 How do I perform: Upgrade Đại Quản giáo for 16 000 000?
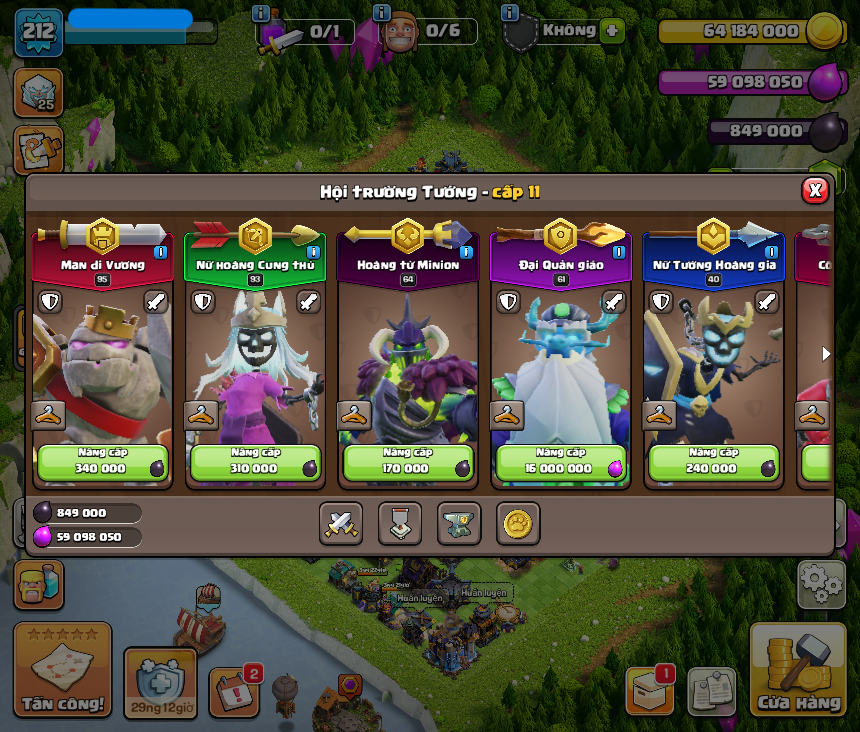[560, 462]
